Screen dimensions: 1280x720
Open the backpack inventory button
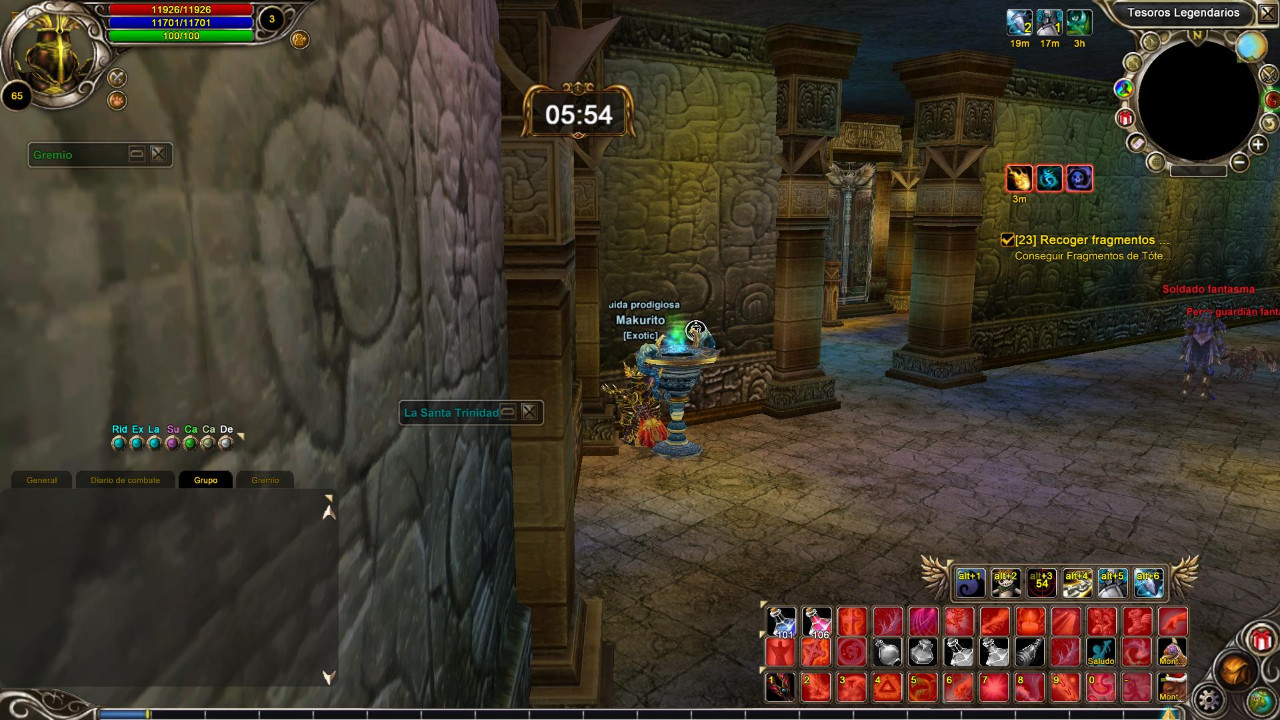coord(1233,671)
